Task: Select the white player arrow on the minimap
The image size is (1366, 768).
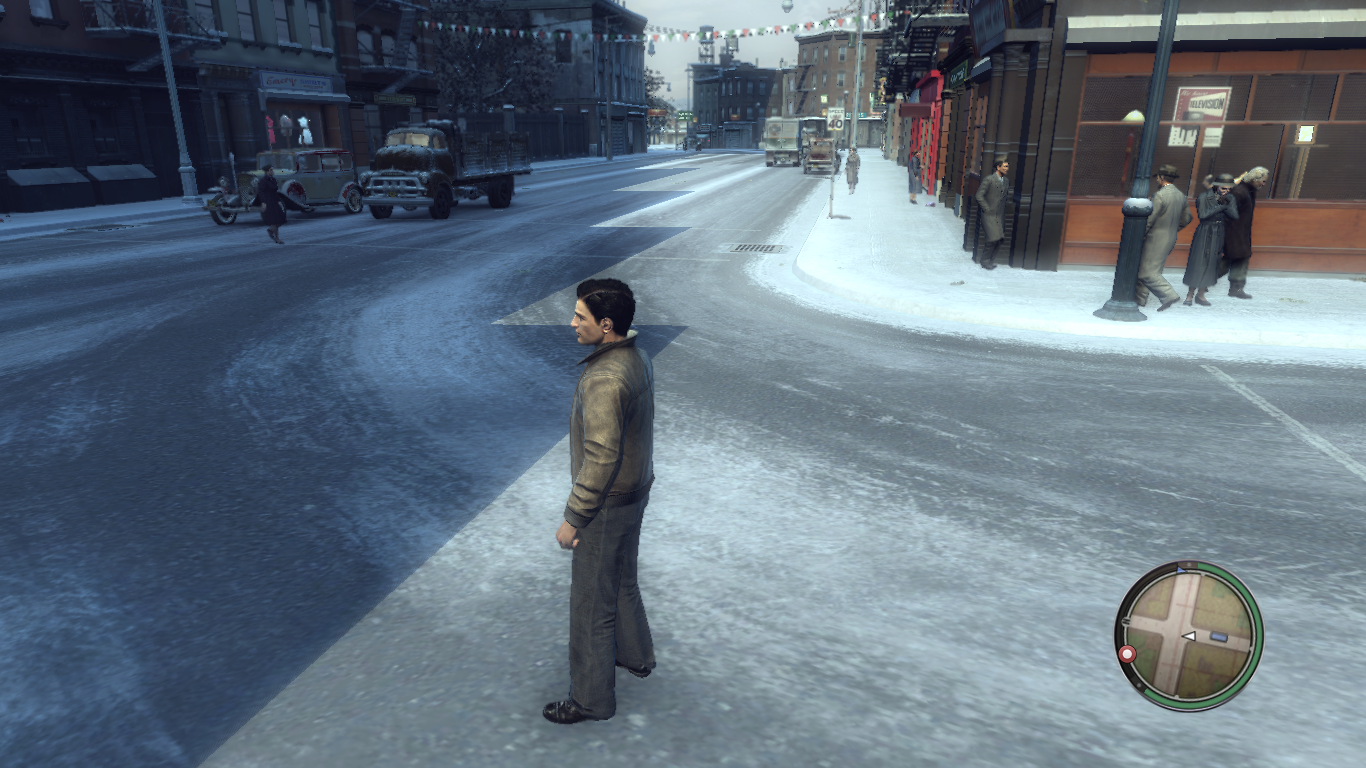Action: [1190, 636]
